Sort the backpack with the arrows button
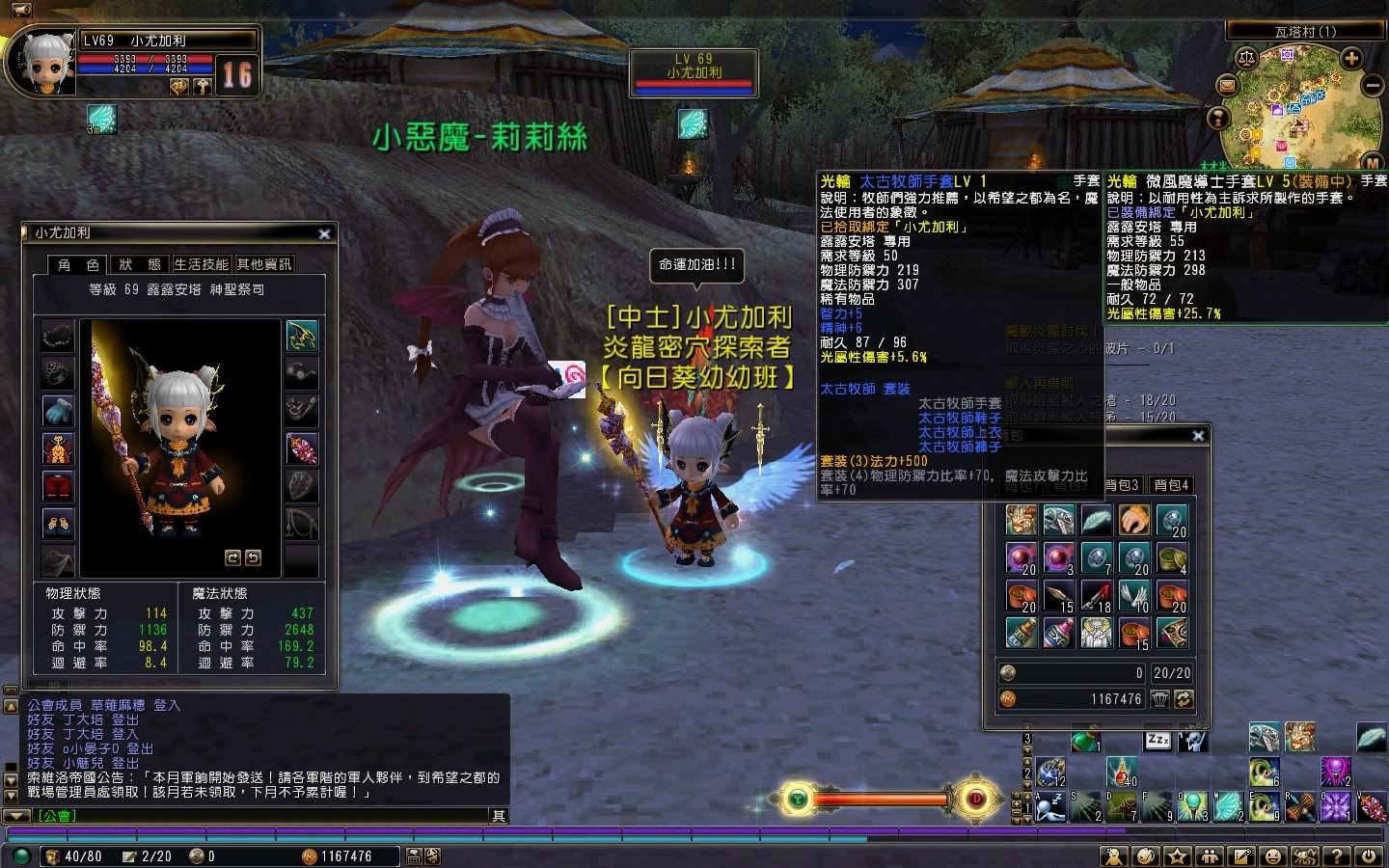The image size is (1389, 868). point(1184,699)
